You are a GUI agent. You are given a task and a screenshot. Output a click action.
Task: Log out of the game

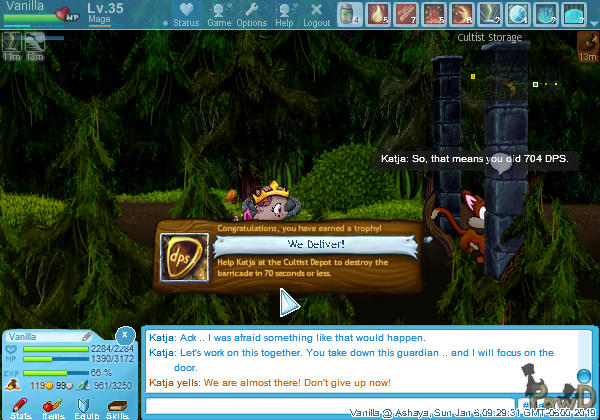tap(316, 15)
